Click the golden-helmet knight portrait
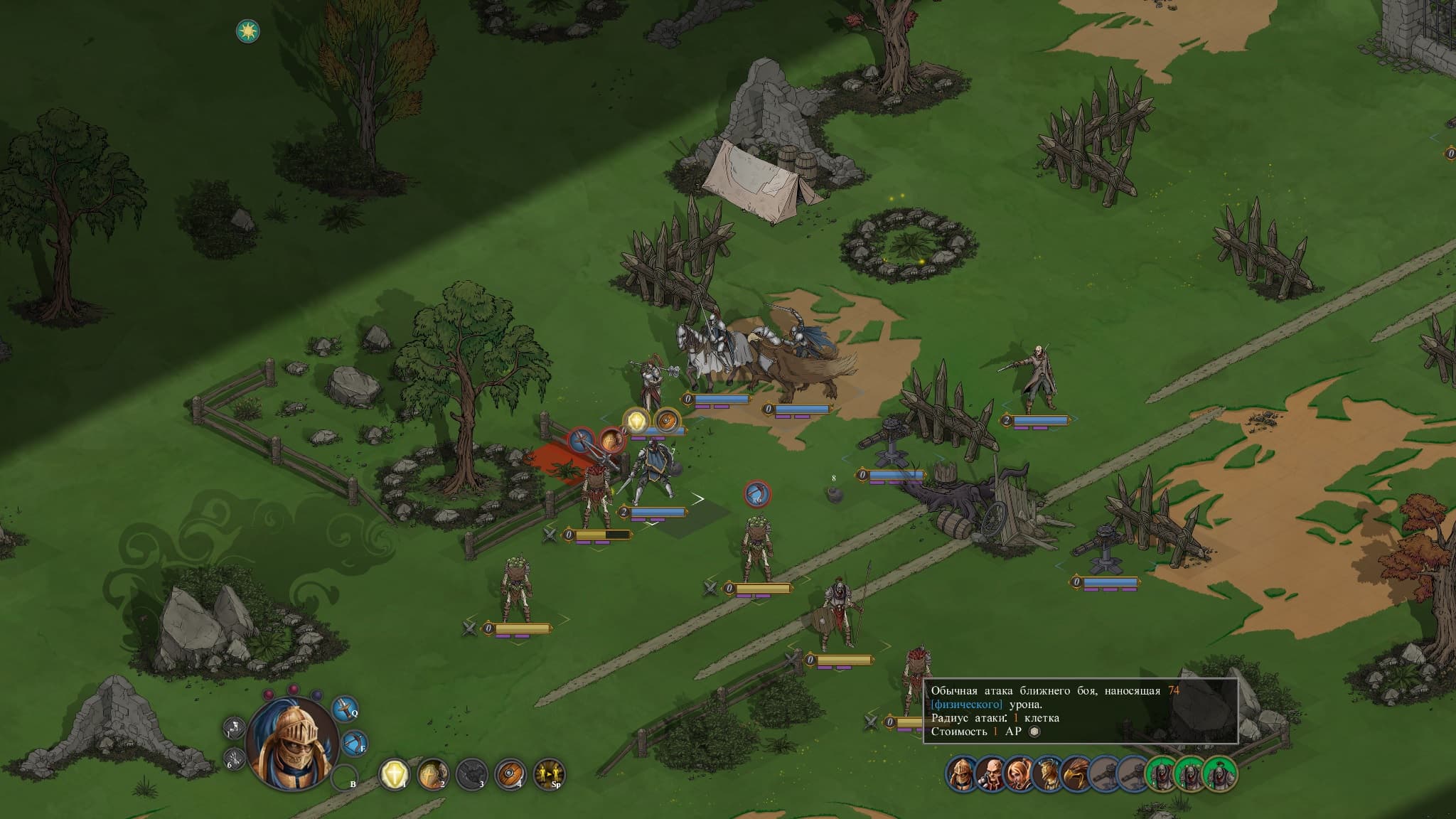Screen dimensions: 1456x819 (291, 743)
